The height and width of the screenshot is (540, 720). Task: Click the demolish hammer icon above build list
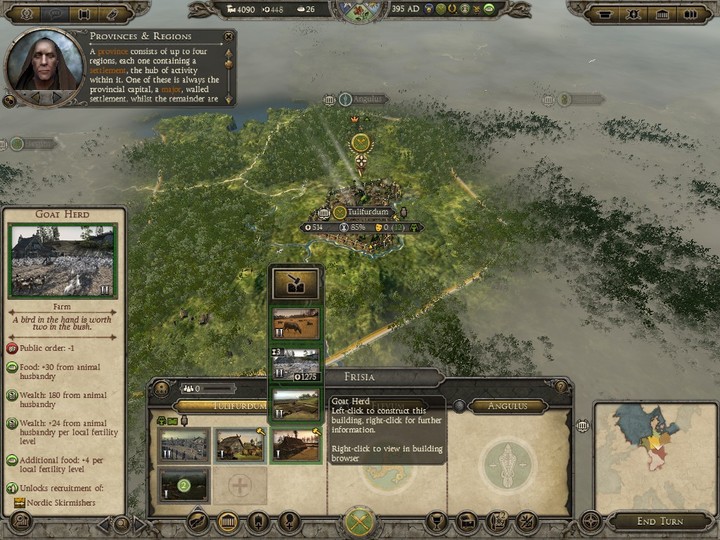[296, 283]
